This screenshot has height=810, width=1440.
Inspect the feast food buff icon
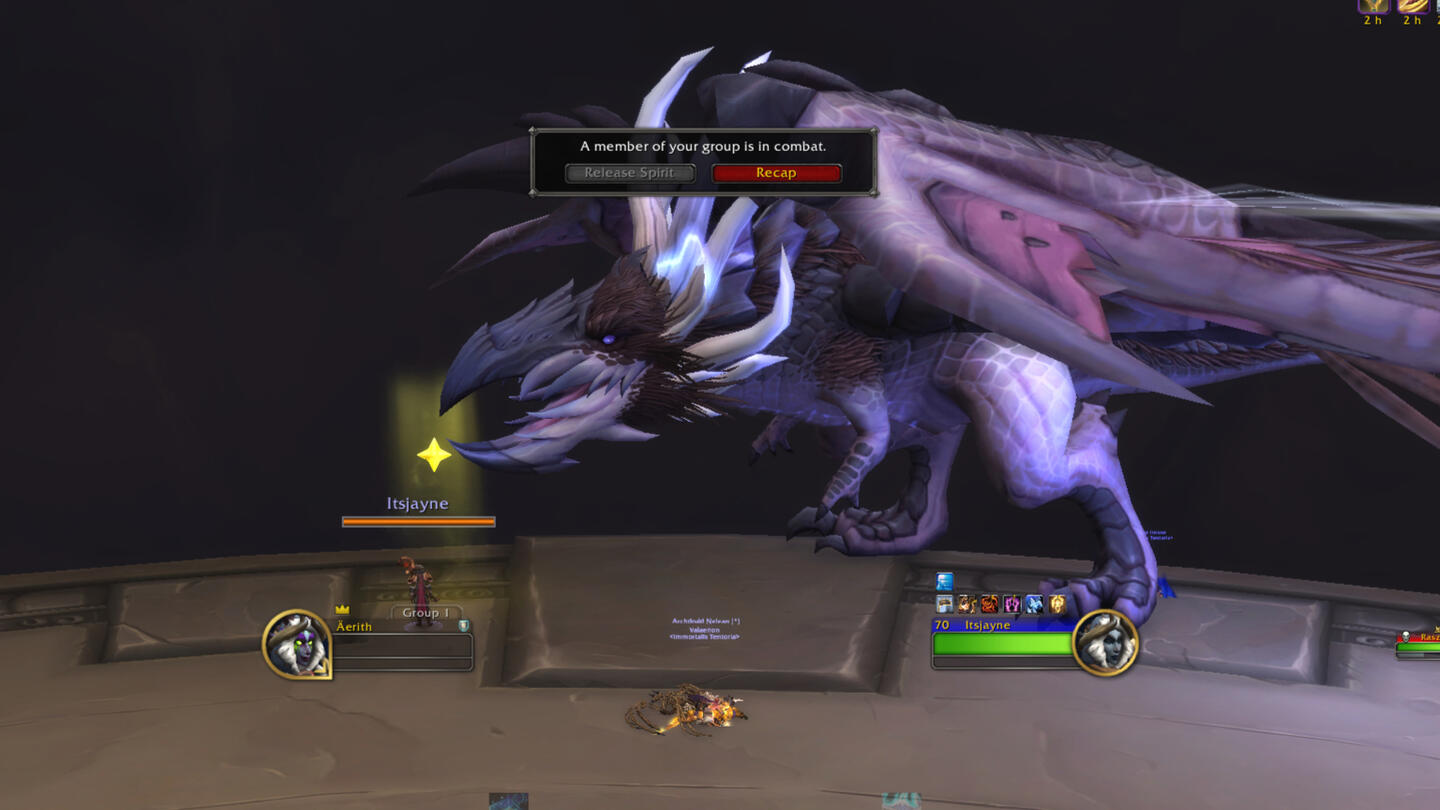pos(944,604)
